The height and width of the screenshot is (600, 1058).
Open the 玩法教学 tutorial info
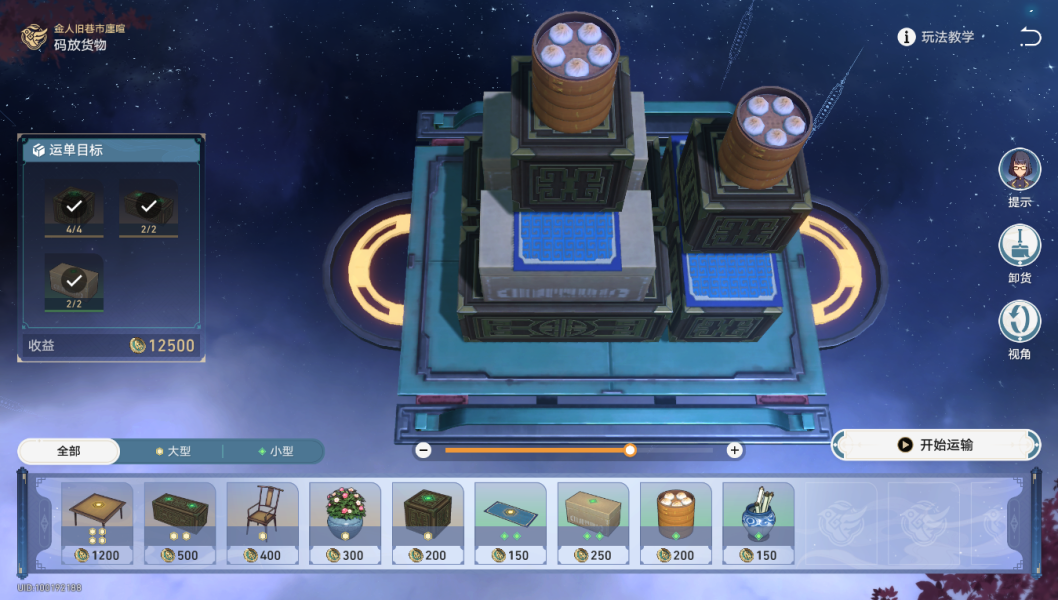click(x=935, y=37)
